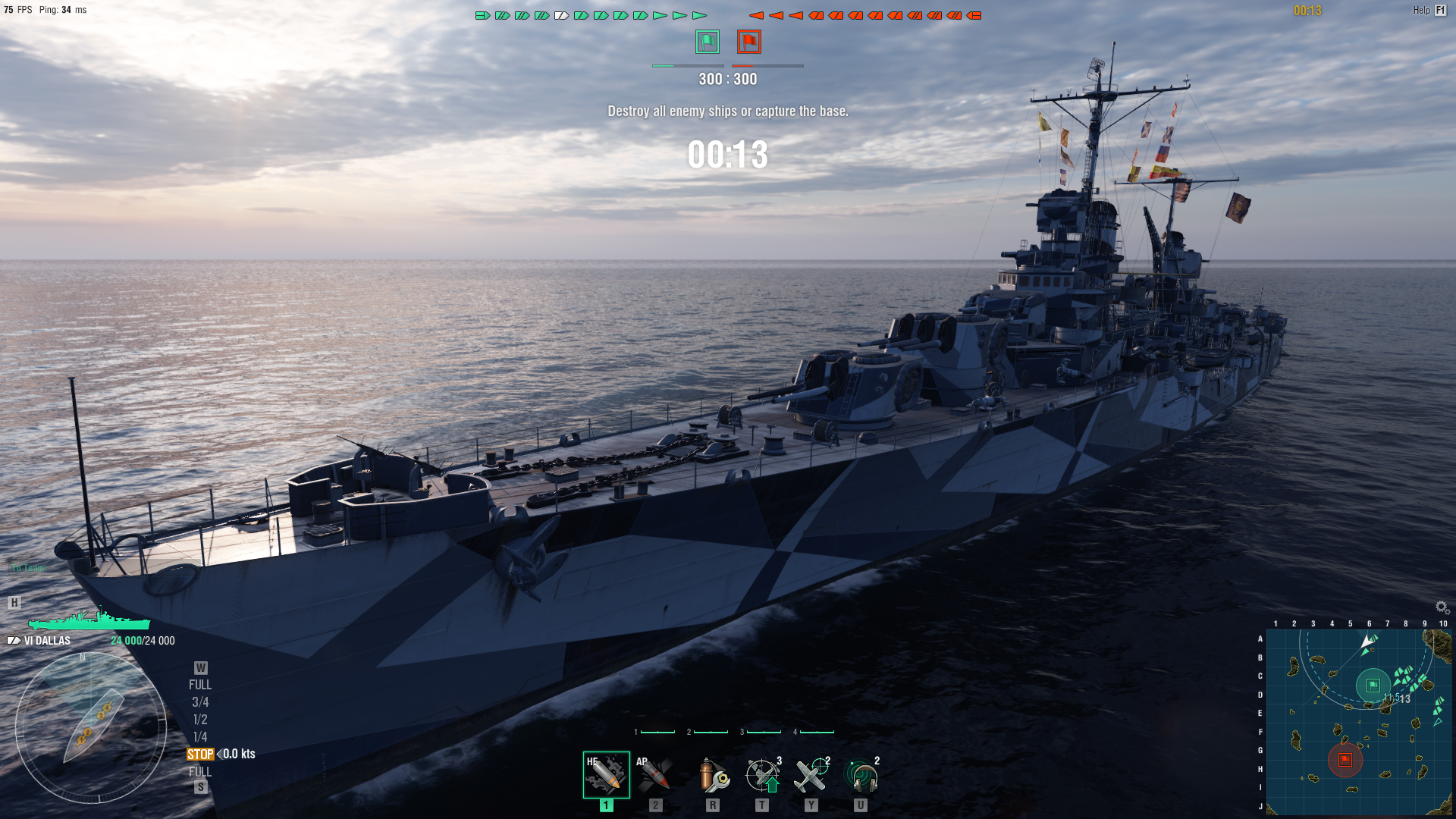Activate the Defensive AA Fire consumable

[x=763, y=775]
